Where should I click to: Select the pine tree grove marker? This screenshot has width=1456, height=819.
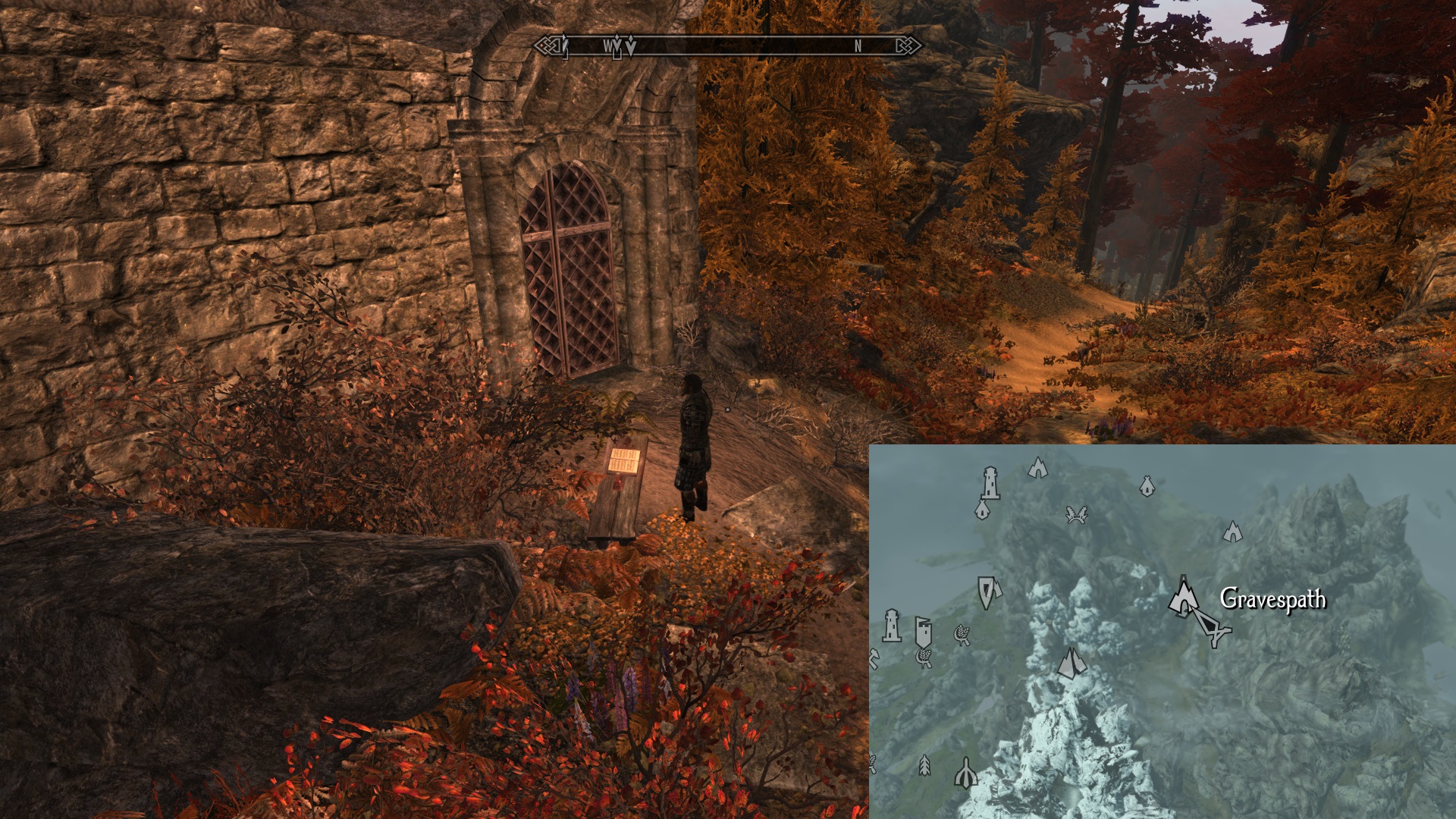pyautogui.click(x=924, y=764)
